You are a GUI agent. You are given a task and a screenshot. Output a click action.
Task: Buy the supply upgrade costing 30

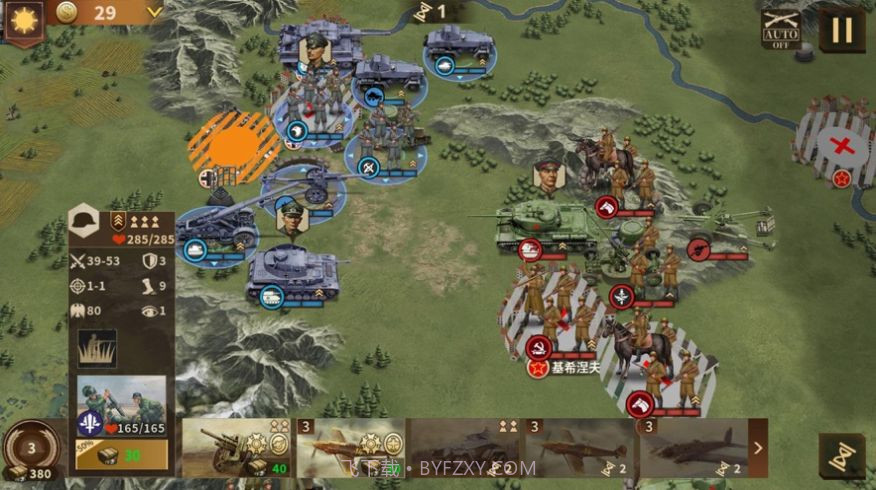(121, 454)
